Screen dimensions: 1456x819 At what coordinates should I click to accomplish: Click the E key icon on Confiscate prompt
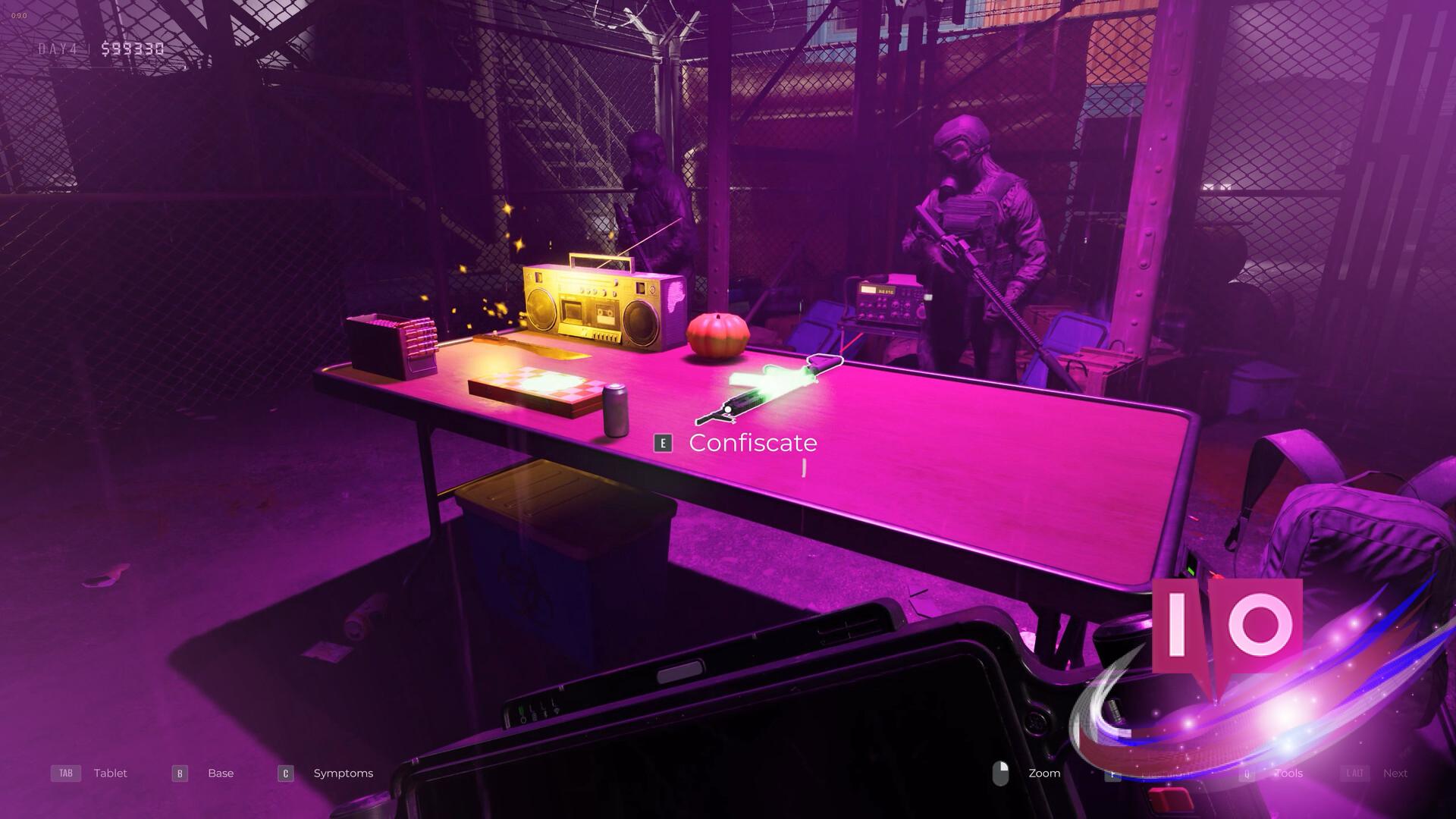(664, 443)
